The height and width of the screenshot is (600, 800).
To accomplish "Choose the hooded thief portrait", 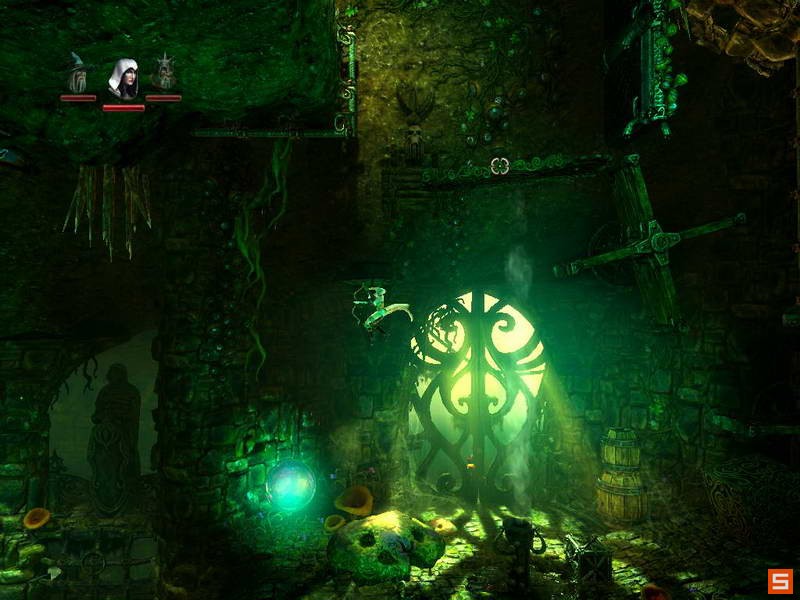I will coord(123,78).
